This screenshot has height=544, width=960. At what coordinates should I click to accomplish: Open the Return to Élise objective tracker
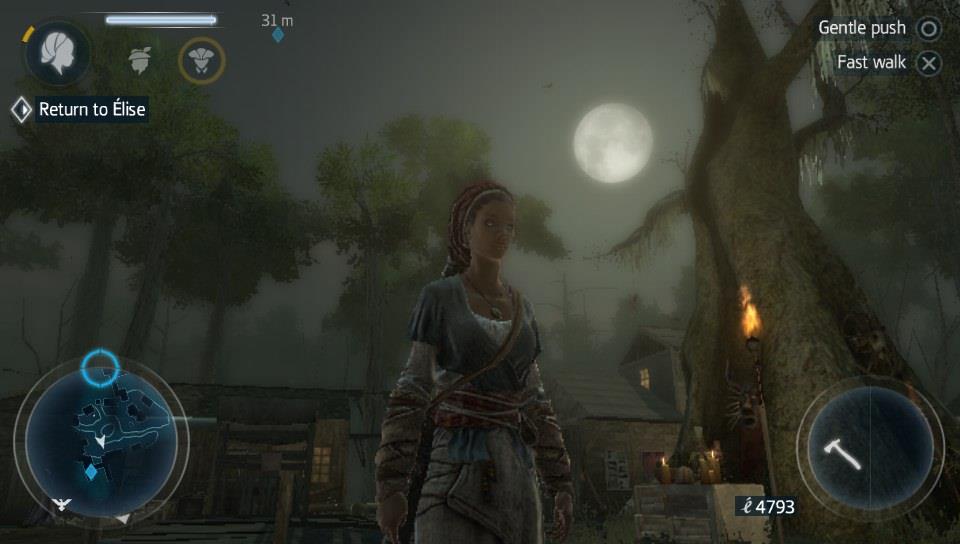(x=80, y=109)
